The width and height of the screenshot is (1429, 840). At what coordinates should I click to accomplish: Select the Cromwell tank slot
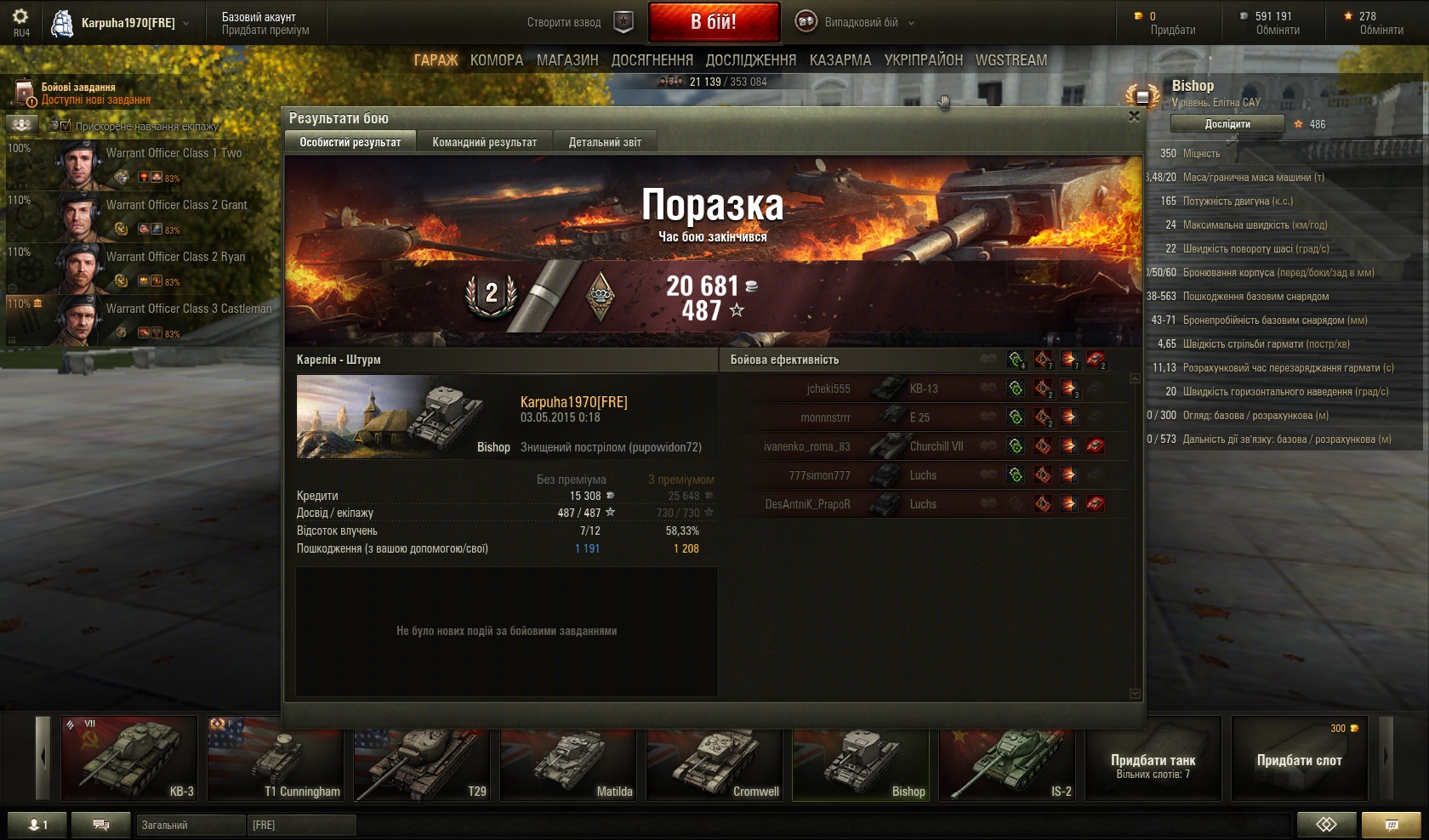click(x=714, y=758)
